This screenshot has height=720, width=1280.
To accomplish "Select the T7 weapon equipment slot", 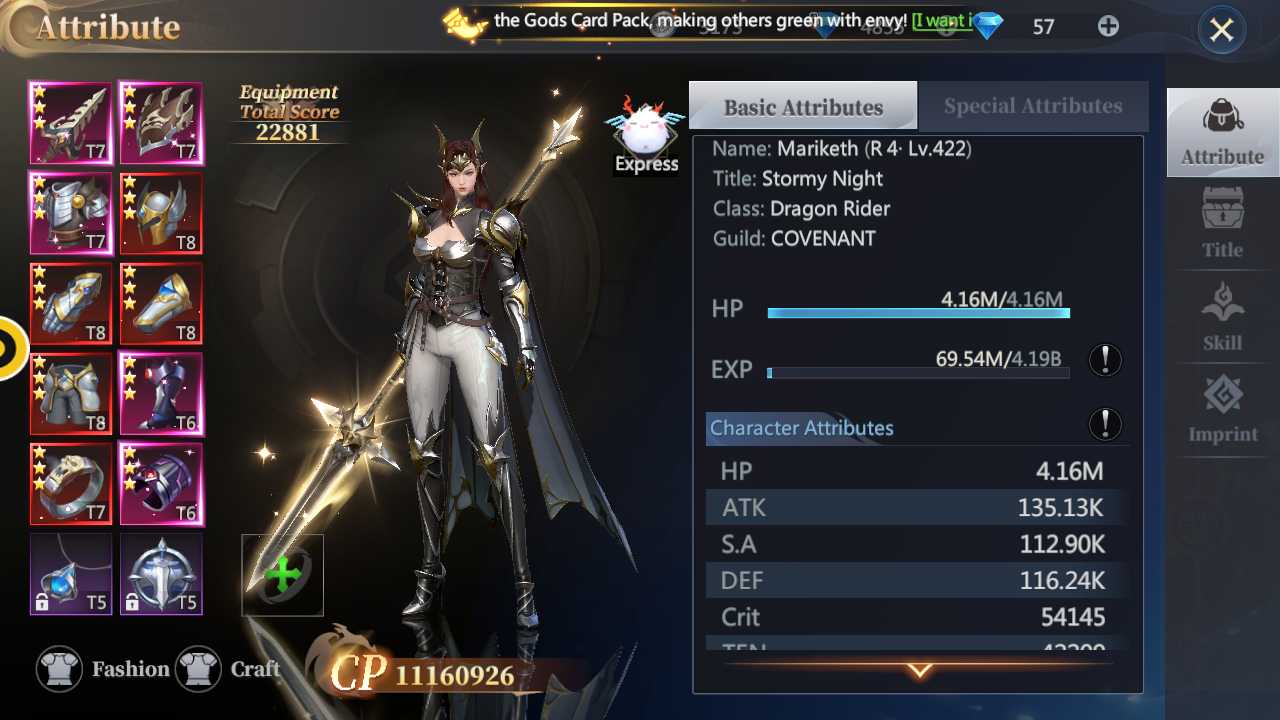I will [71, 123].
